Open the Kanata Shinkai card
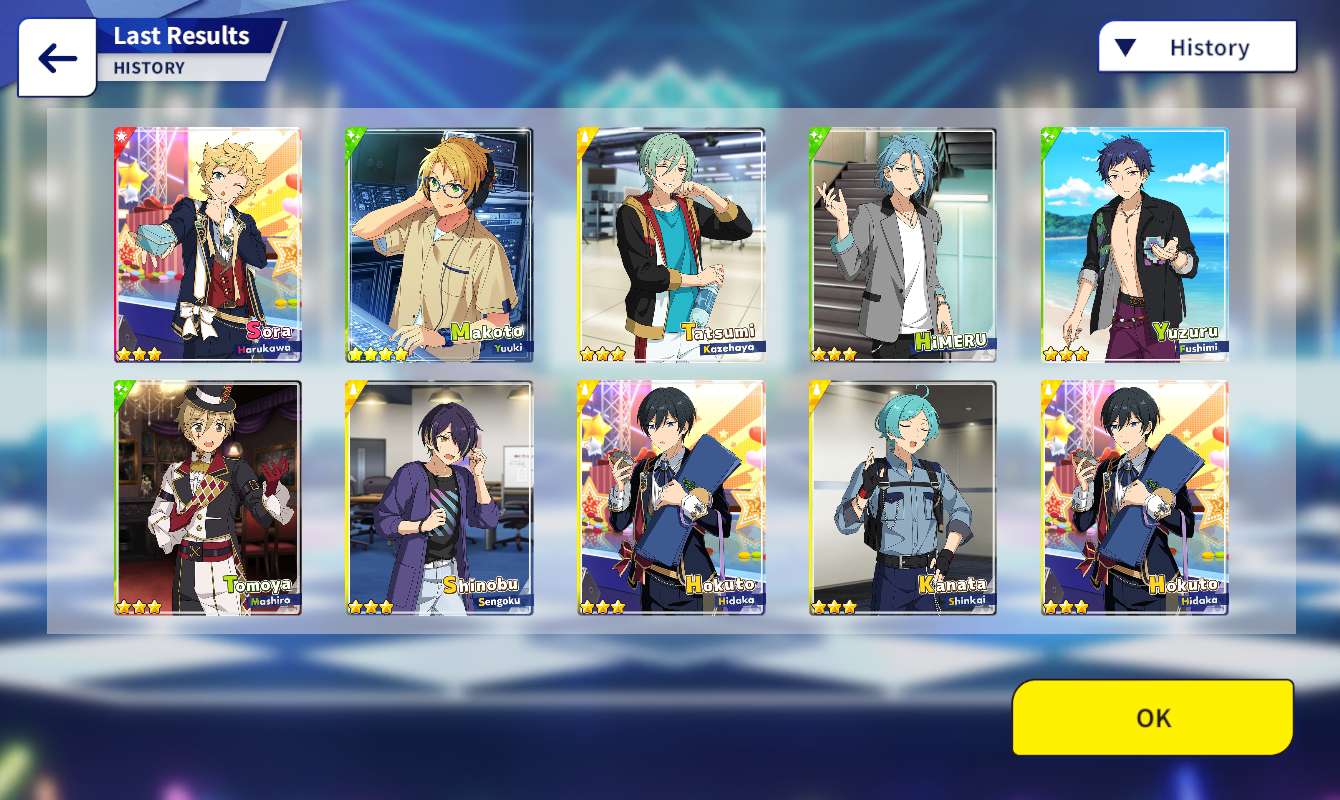Screen dimensions: 1340x800 point(903,497)
